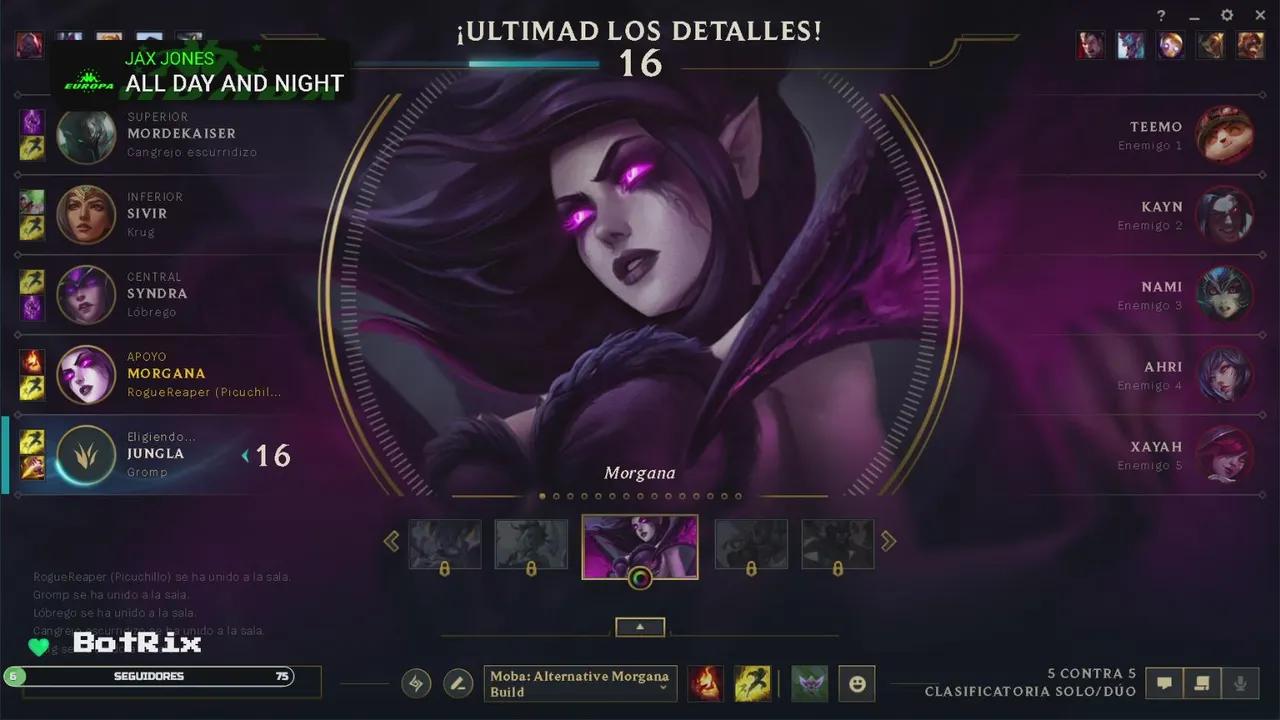The image size is (1280, 720).
Task: Open the help question mark button
Action: (1160, 15)
